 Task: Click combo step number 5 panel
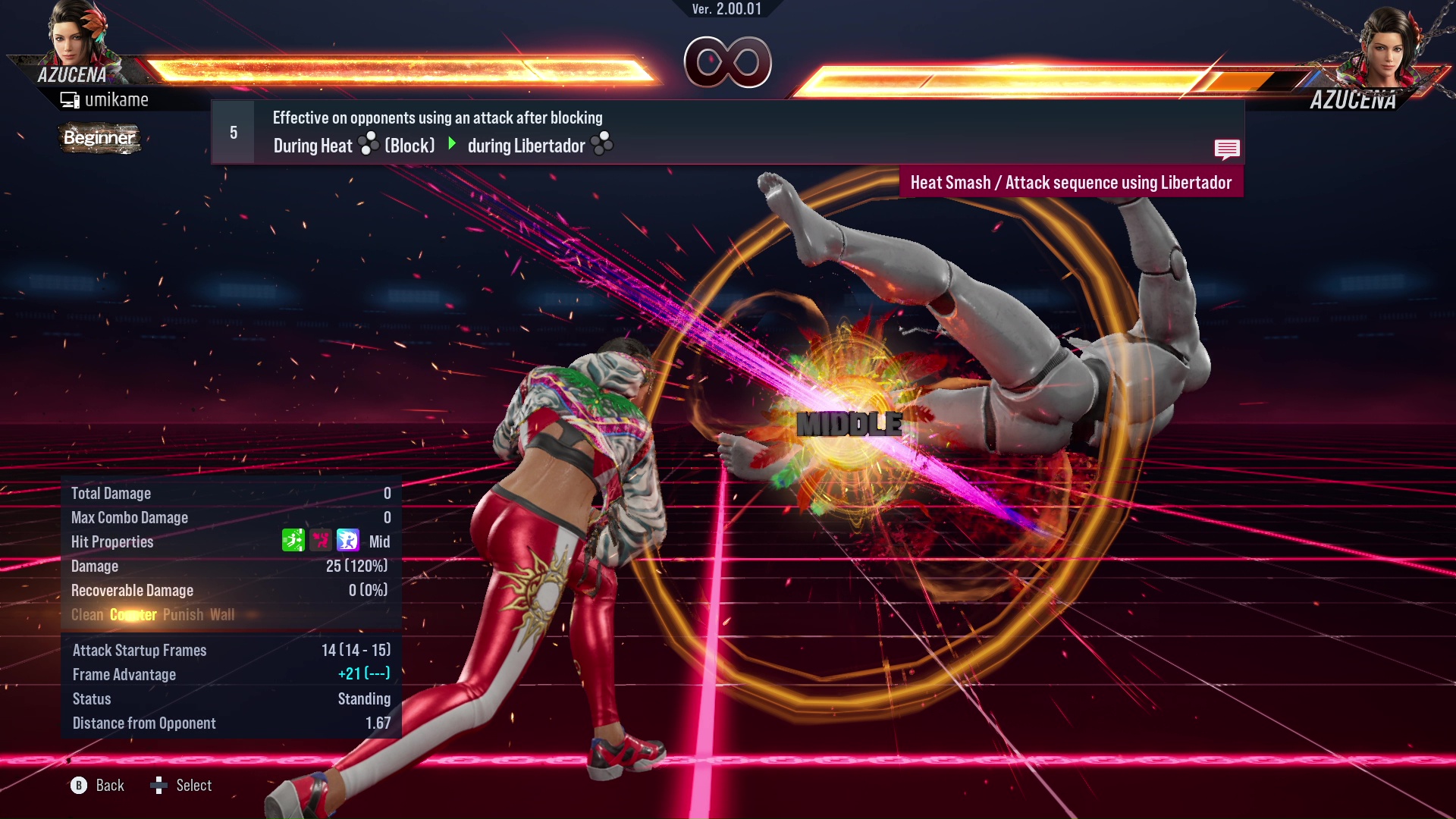[x=232, y=132]
